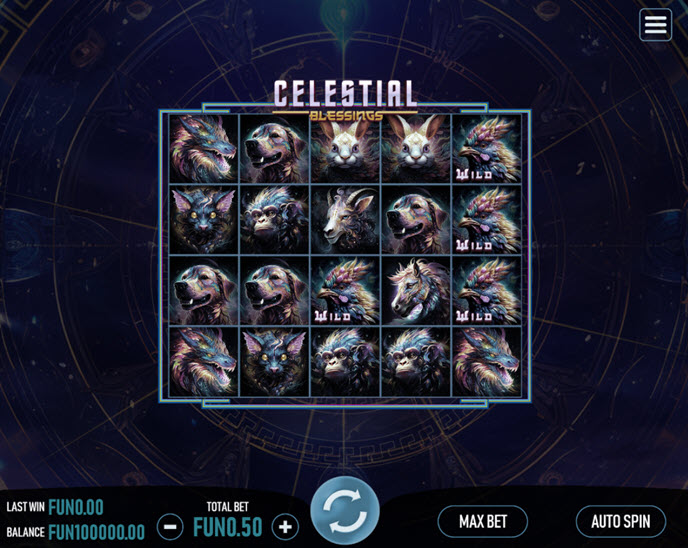Open the hamburger menu
The image size is (688, 548).
[656, 25]
